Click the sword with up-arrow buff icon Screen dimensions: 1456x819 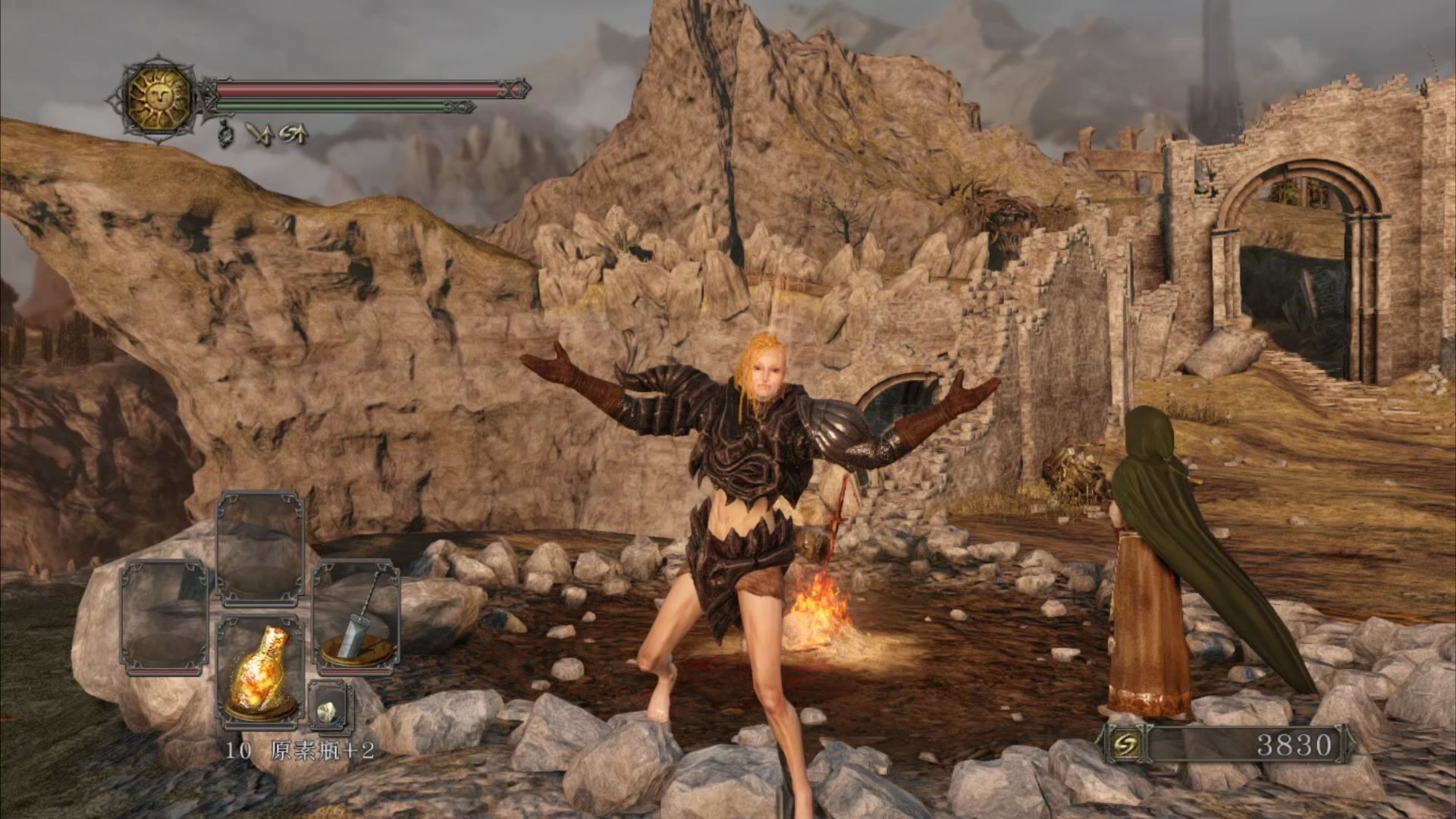[x=259, y=134]
